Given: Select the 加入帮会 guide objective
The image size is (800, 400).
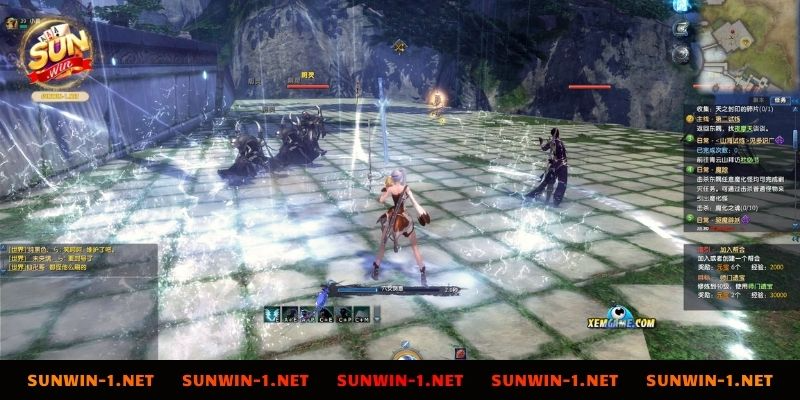Looking at the screenshot, I should coord(730,250).
